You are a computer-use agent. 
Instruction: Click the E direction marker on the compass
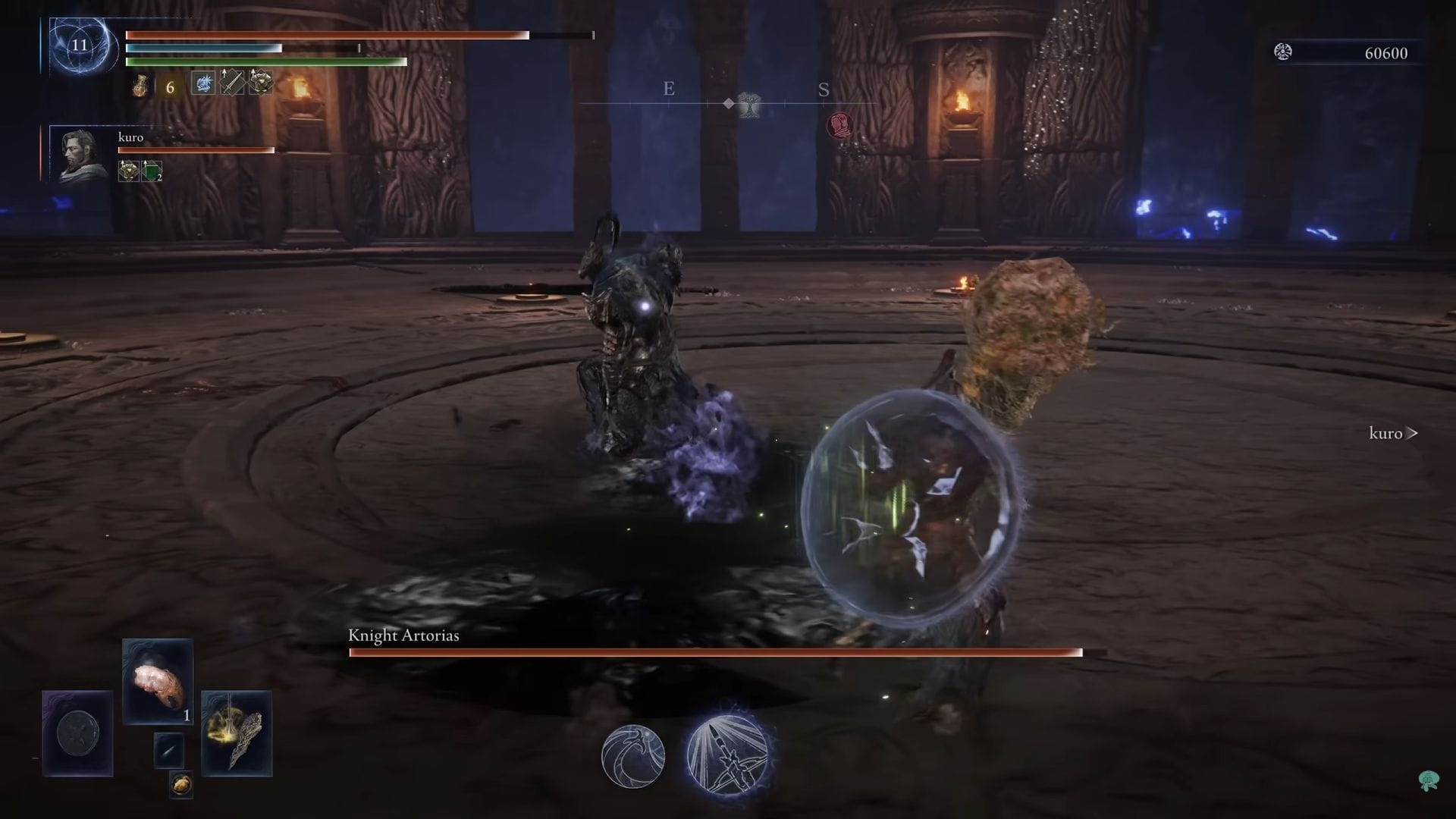(668, 89)
